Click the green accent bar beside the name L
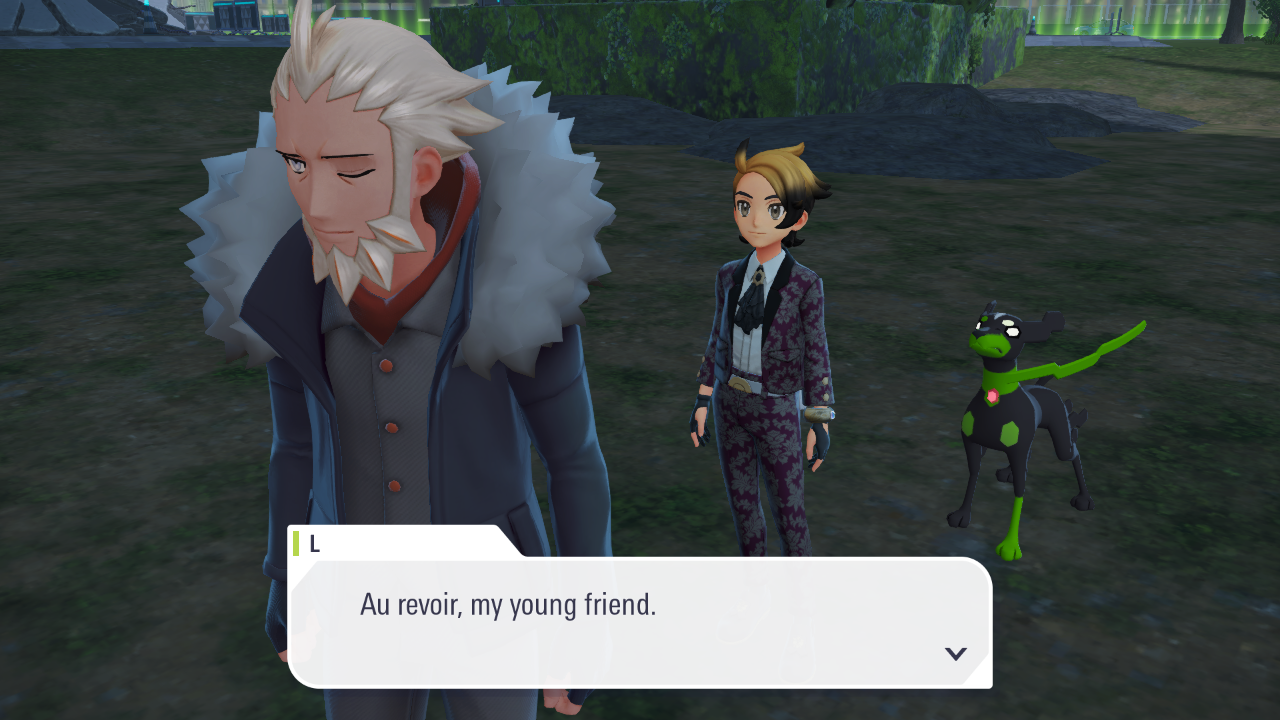The image size is (1280, 720). point(297,541)
